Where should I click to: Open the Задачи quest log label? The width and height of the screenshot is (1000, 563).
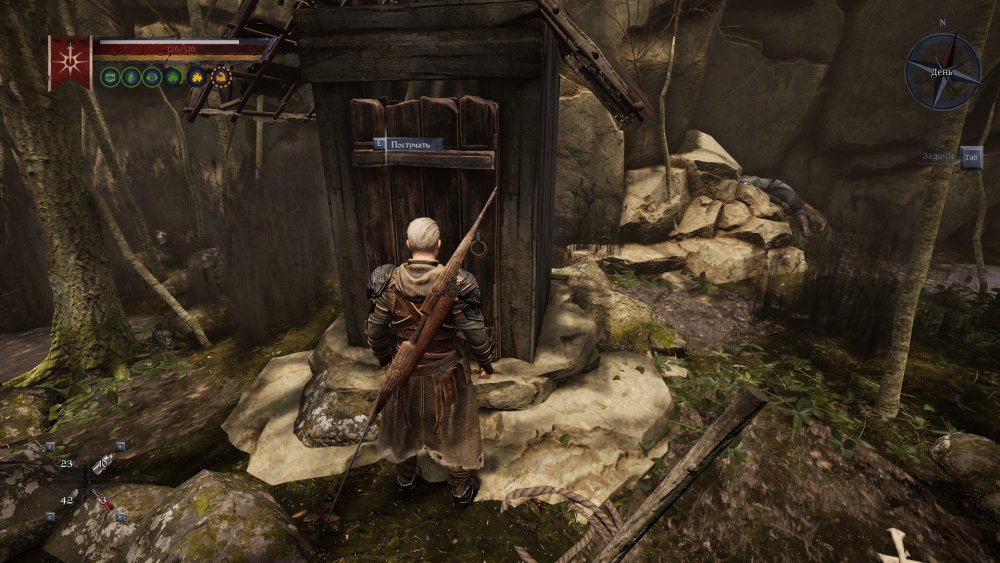tap(938, 157)
